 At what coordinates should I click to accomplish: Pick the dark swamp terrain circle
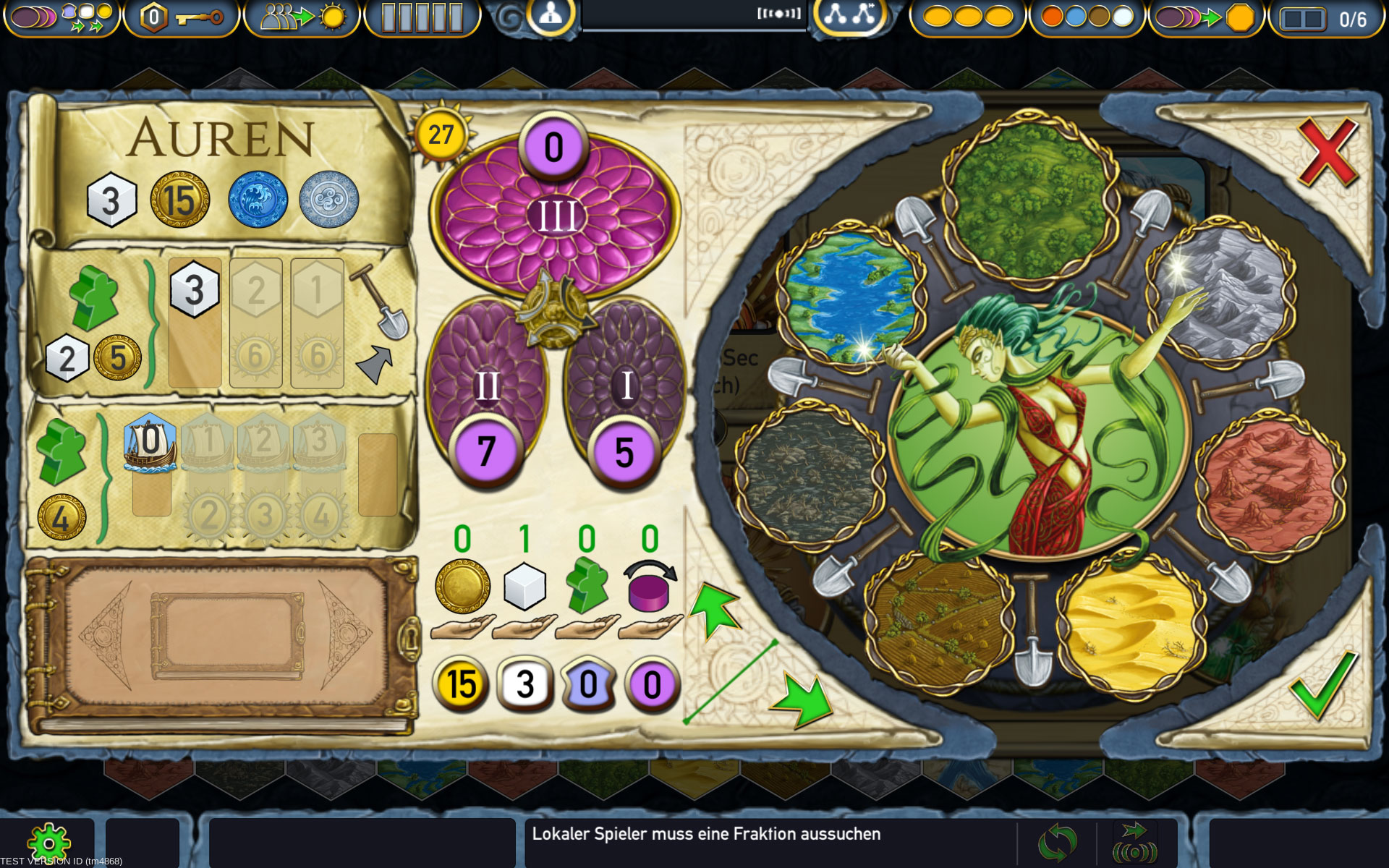[x=810, y=478]
